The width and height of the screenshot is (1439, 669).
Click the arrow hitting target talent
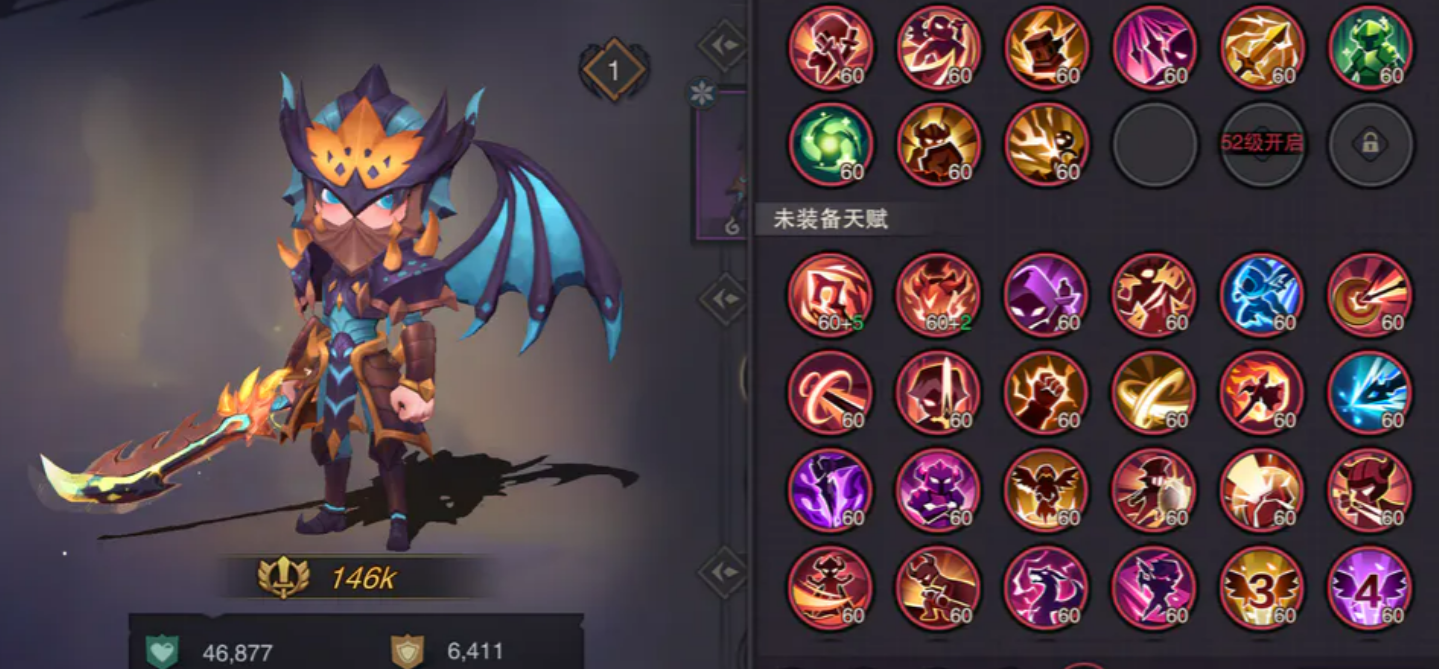[x=1370, y=295]
